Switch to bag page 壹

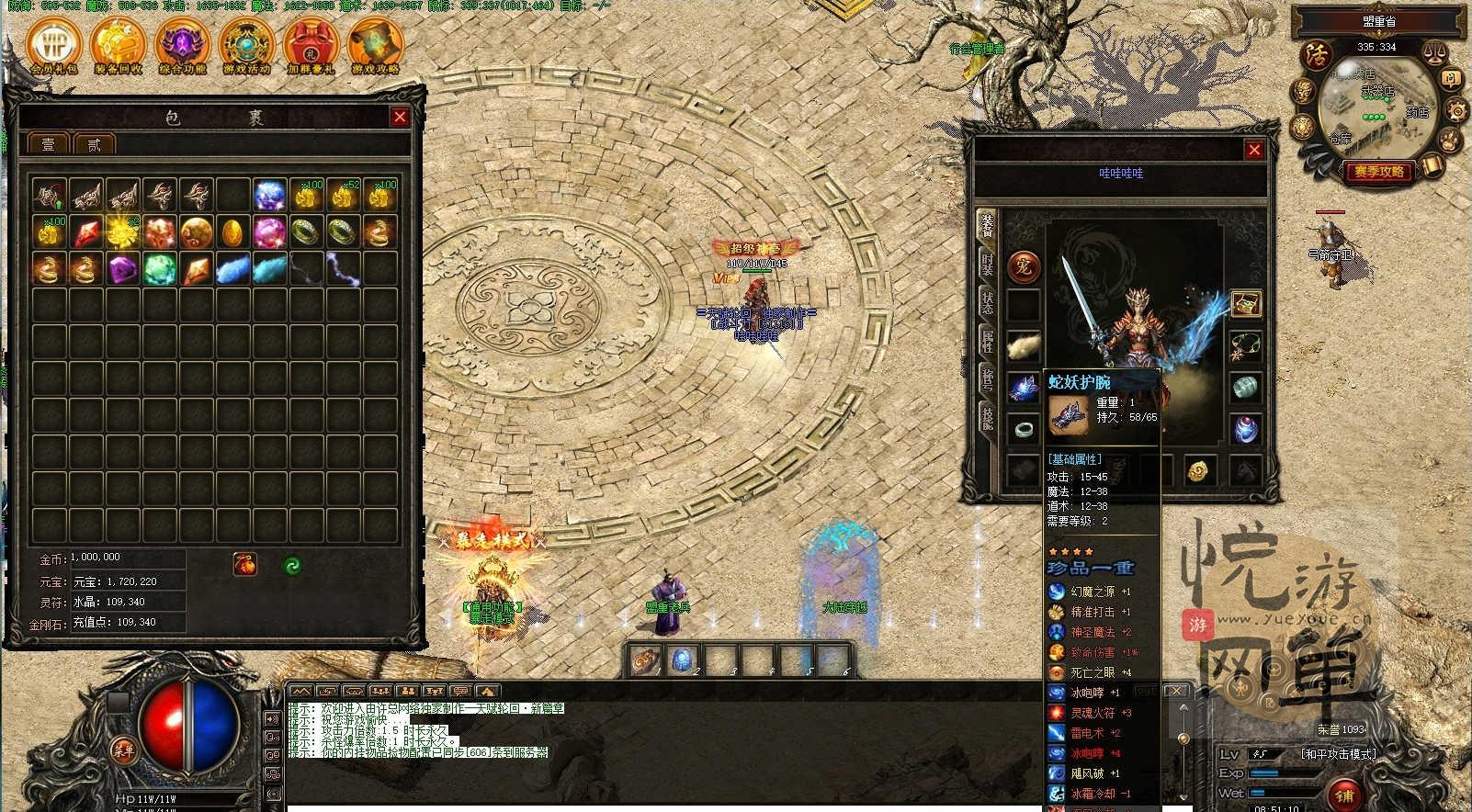tap(49, 144)
